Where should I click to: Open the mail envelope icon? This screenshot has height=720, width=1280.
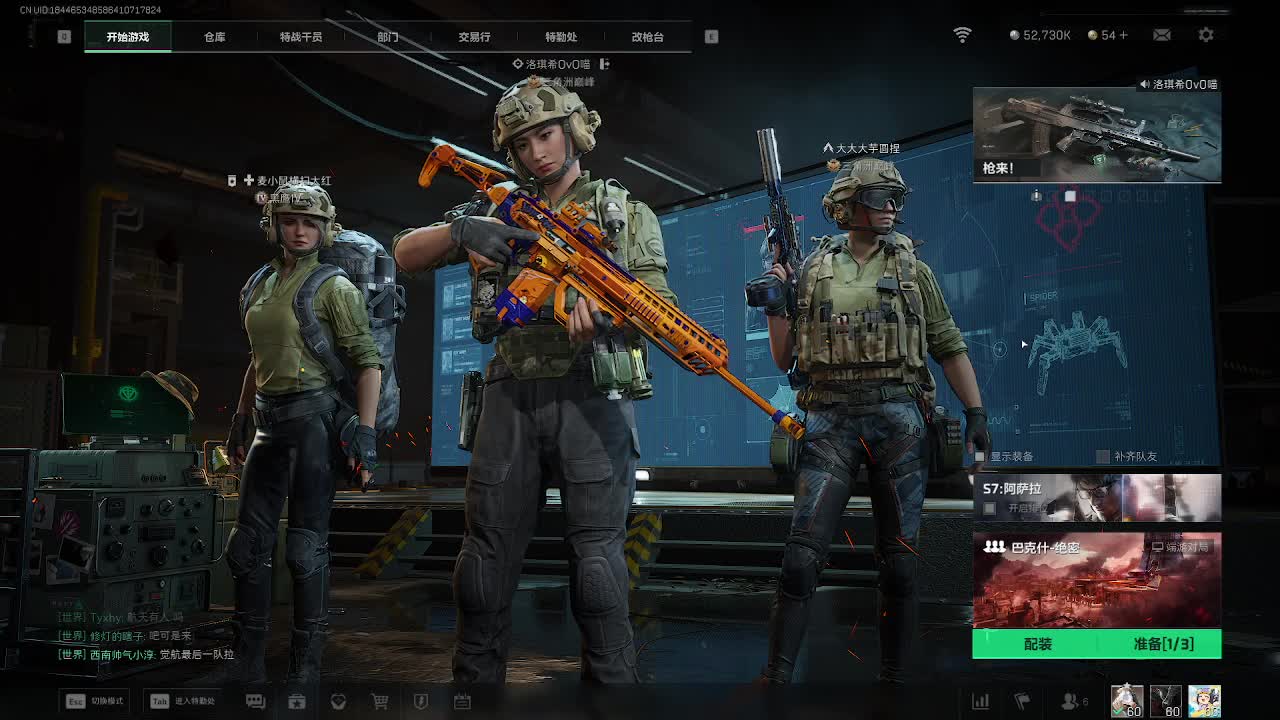(x=1162, y=35)
